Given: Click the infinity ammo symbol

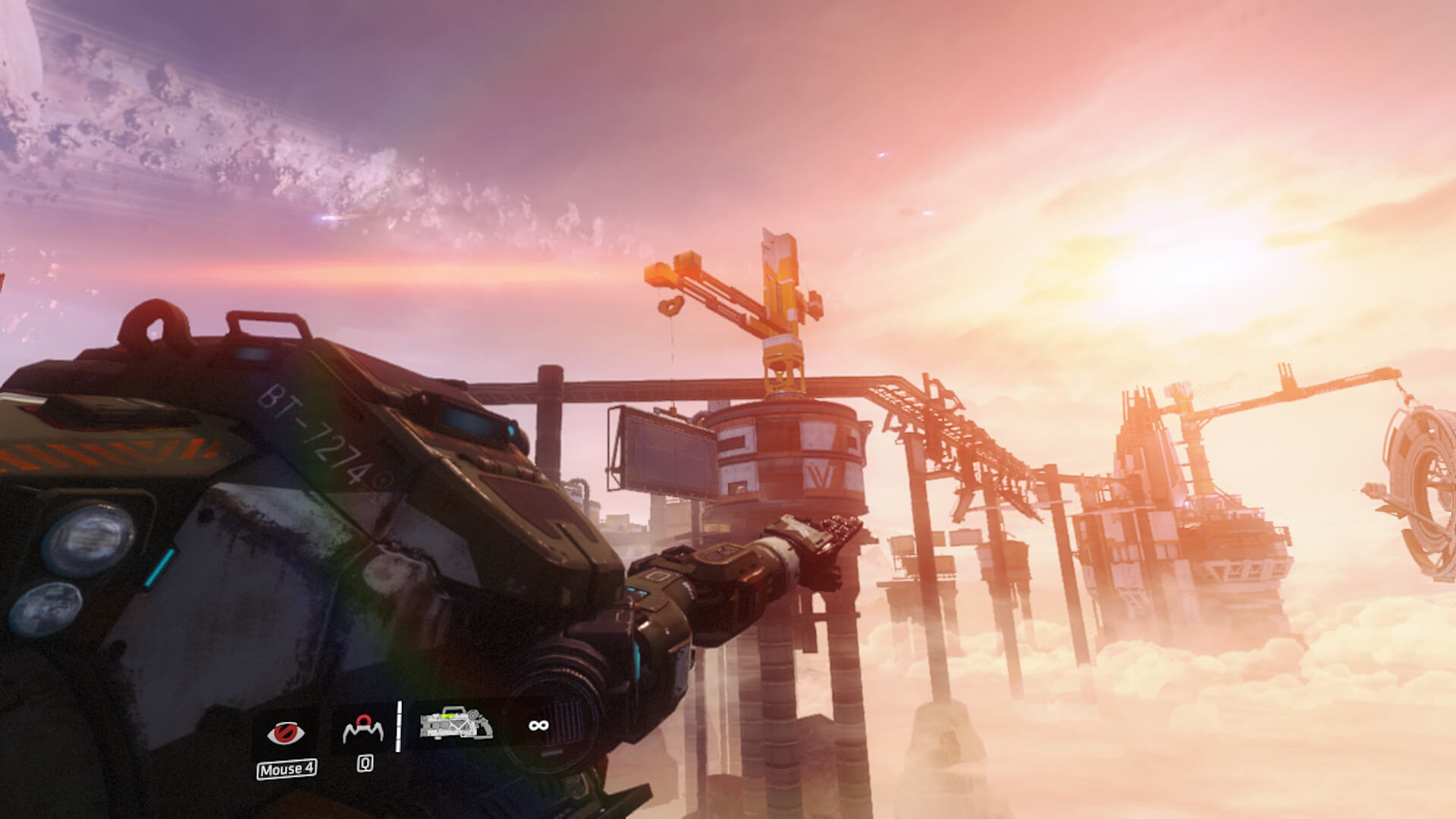Looking at the screenshot, I should [x=539, y=726].
